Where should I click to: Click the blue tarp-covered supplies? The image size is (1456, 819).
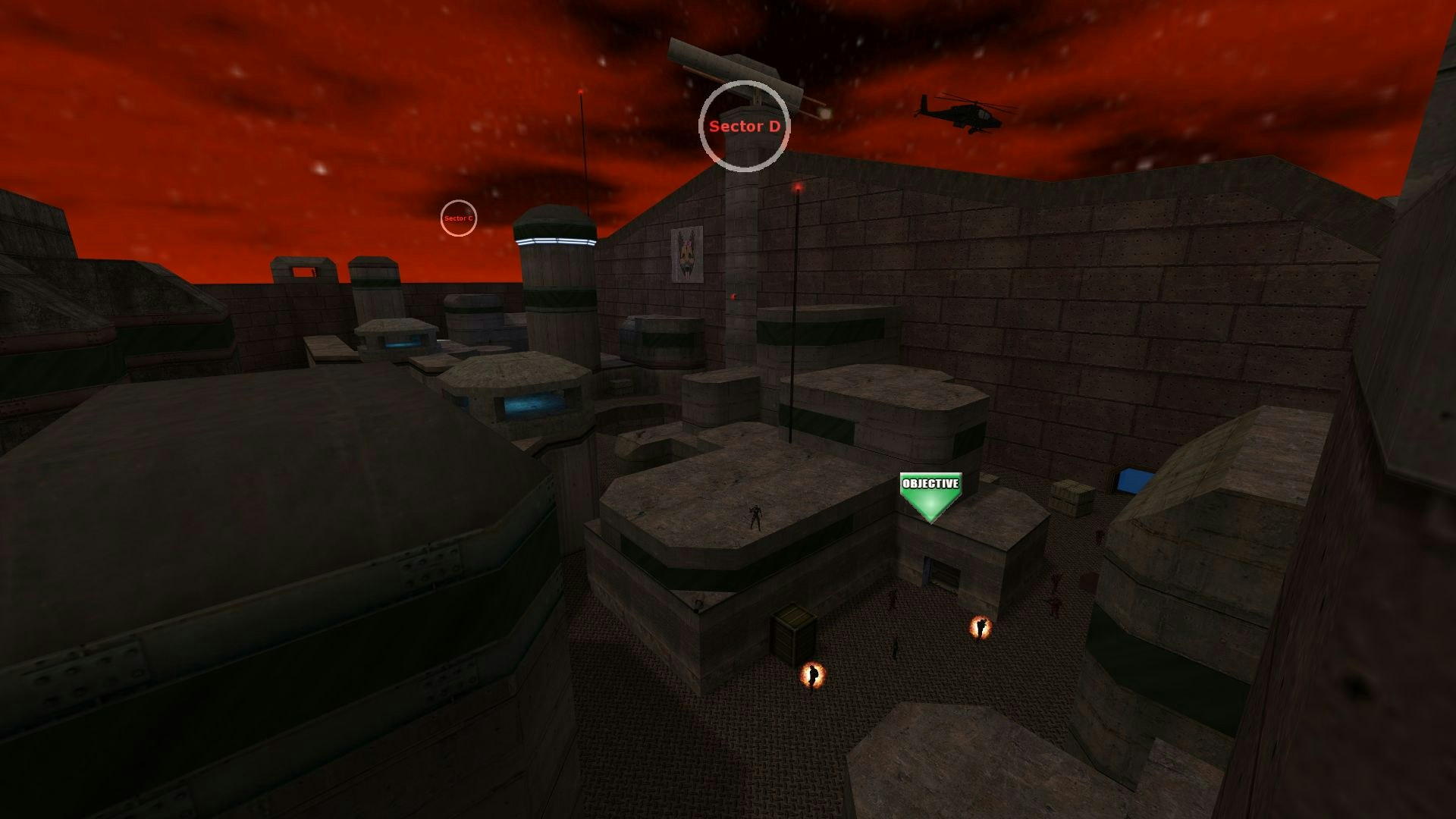pyautogui.click(x=1132, y=479)
